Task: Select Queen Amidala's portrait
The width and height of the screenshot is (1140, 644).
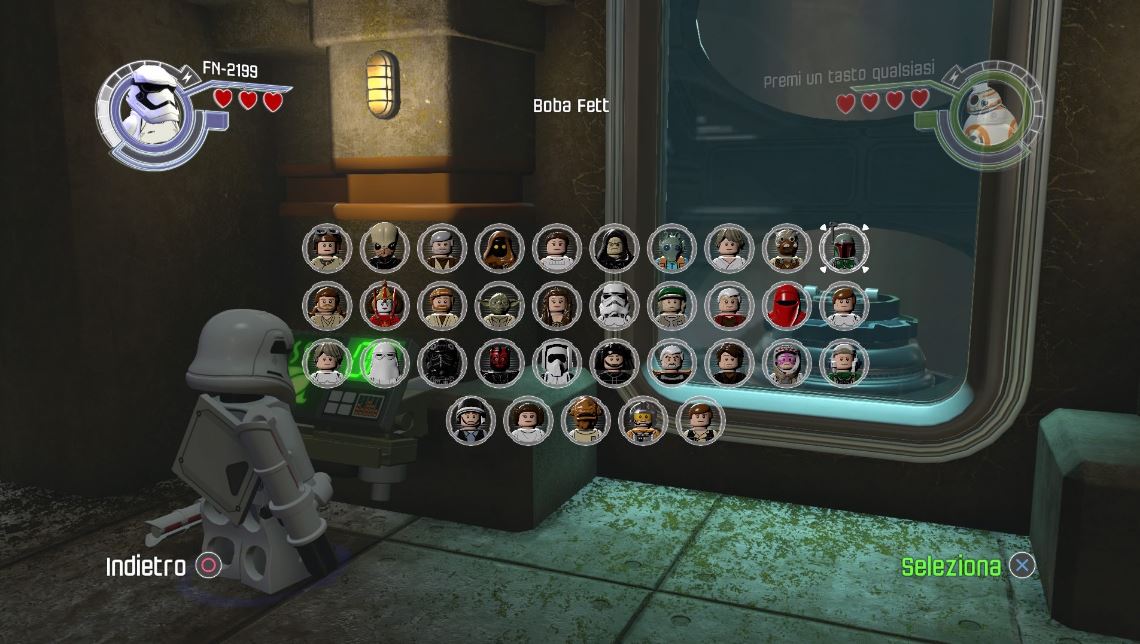Action: coord(384,306)
